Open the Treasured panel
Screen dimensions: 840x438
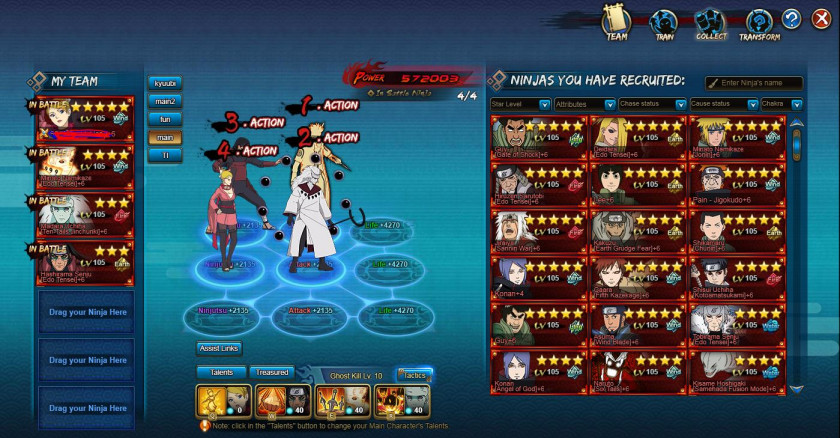click(271, 373)
